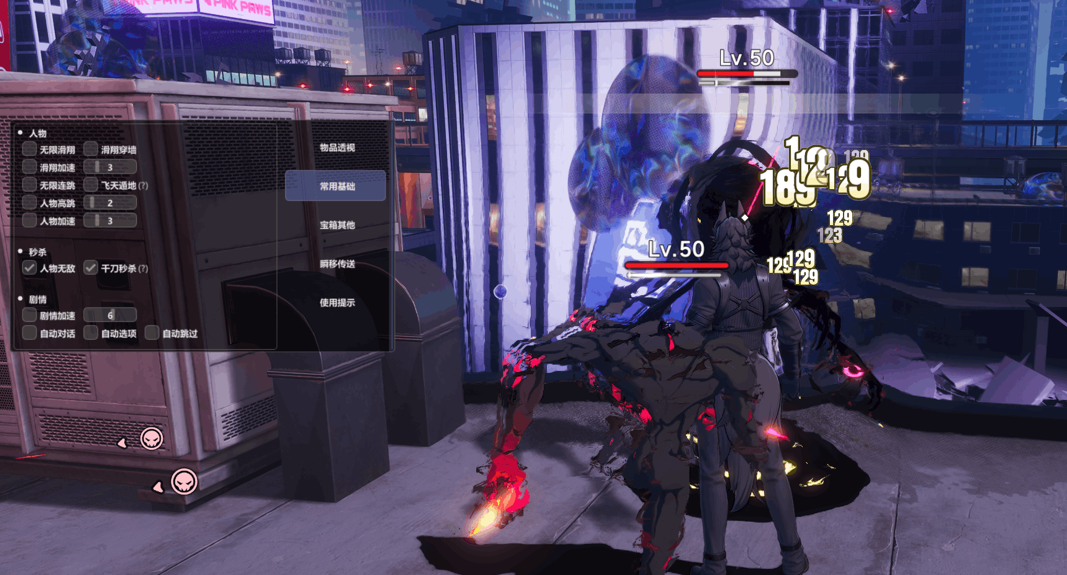This screenshot has width=1067, height=575.
Task: Click the 人物加速 value slider
Action: (x=110, y=221)
